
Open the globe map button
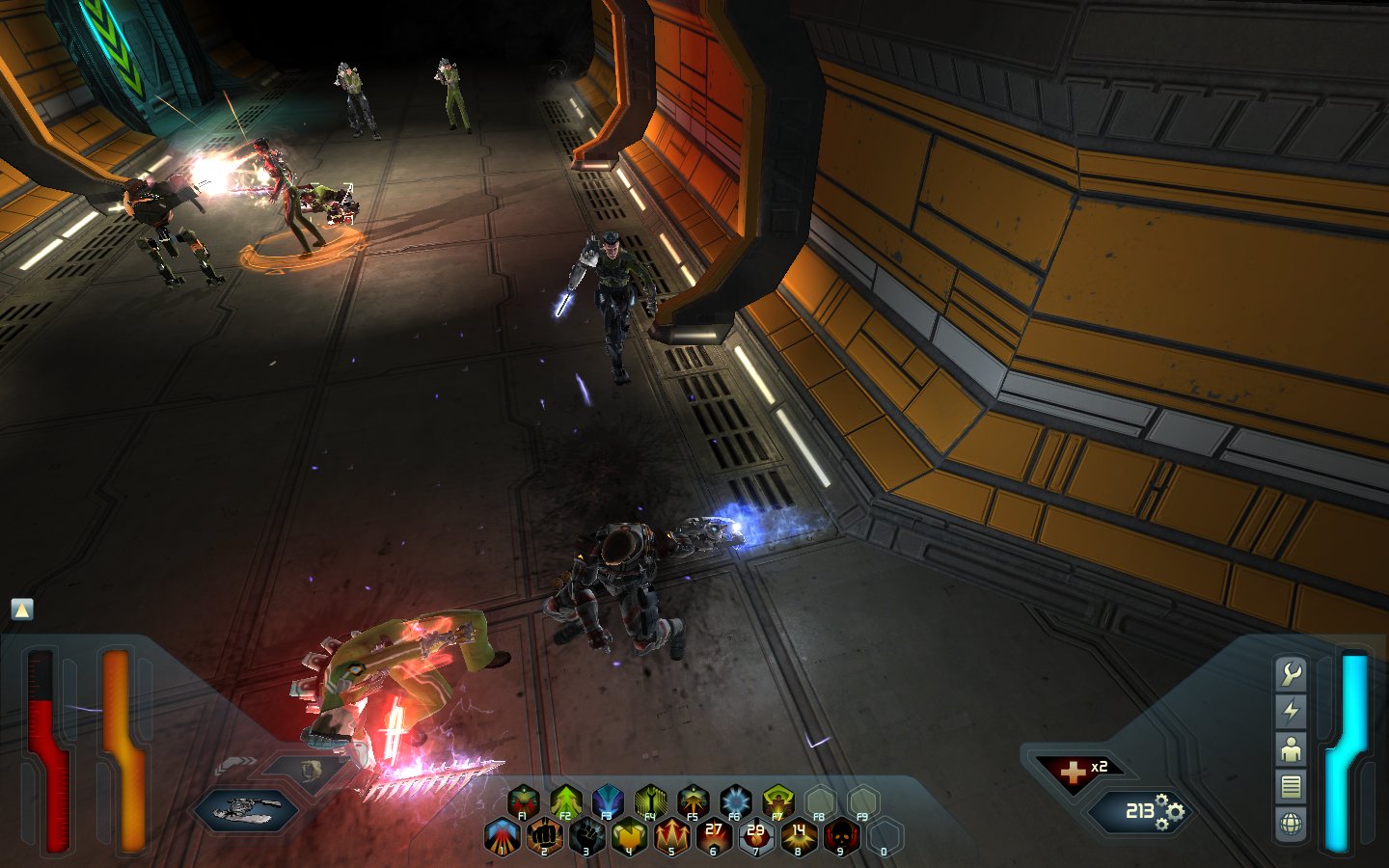1291,825
